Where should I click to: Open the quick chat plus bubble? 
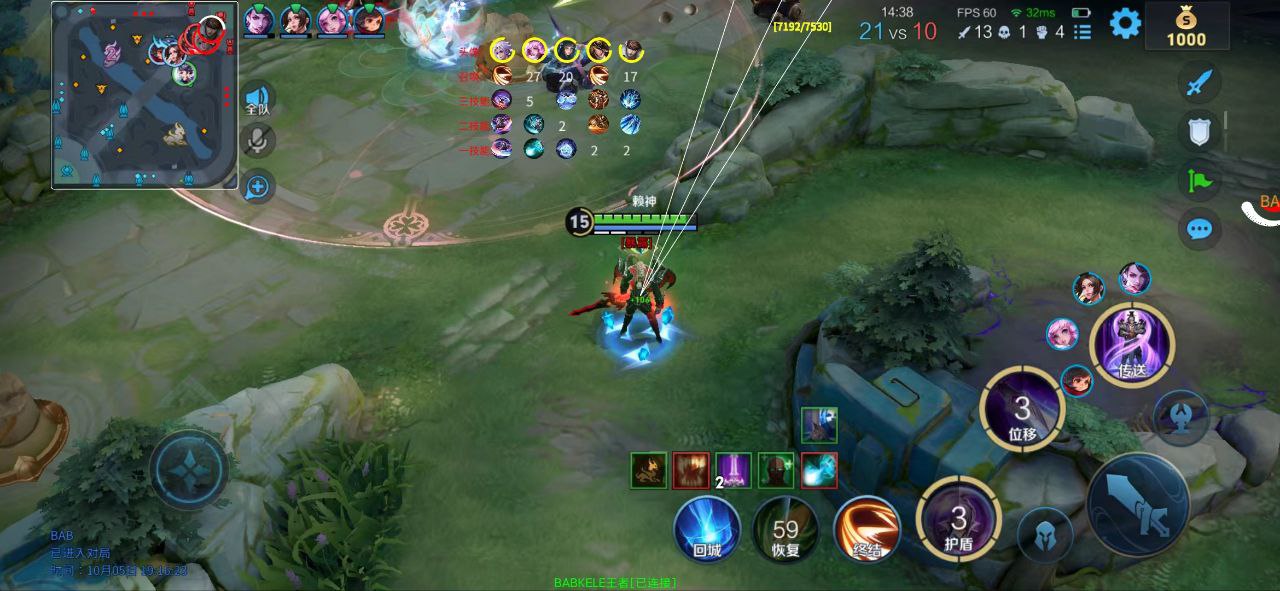(x=257, y=186)
